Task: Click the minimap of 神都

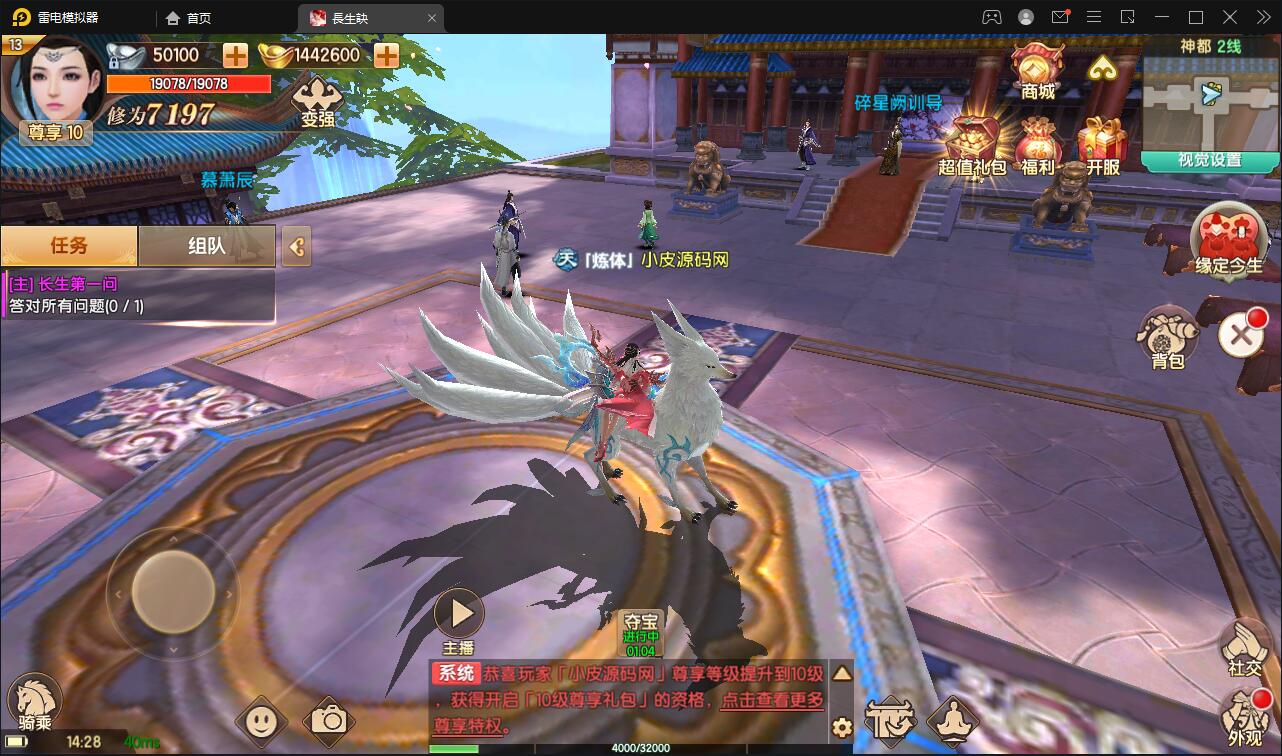Action: 1211,102
